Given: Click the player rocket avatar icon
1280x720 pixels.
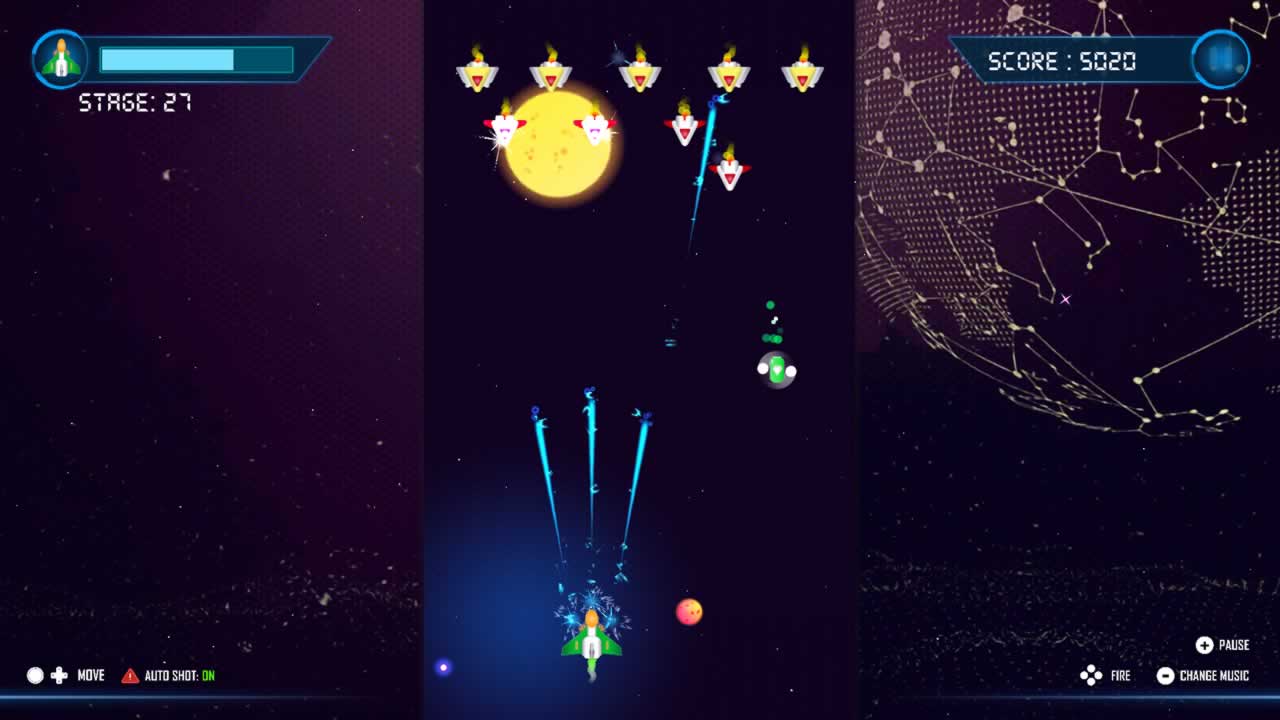Looking at the screenshot, I should click(x=60, y=59).
